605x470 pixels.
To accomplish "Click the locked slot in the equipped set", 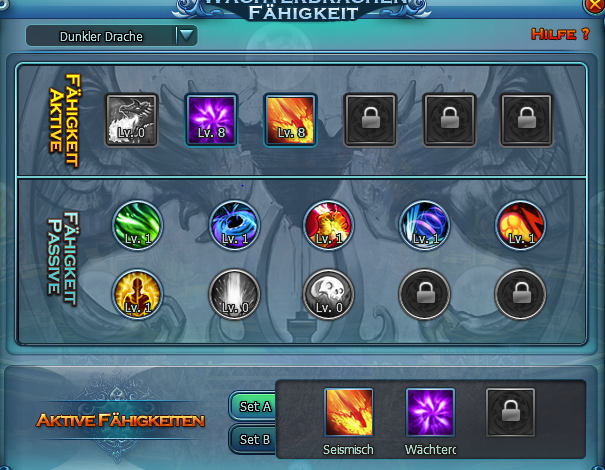I will pos(511,412).
